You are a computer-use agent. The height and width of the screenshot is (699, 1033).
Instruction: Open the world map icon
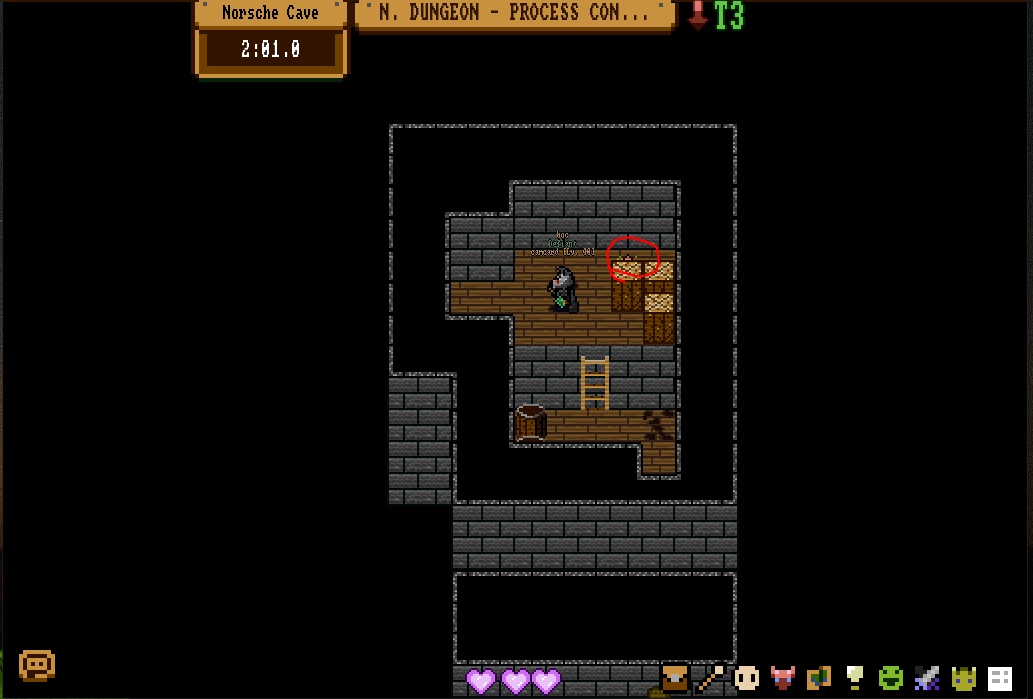point(819,678)
